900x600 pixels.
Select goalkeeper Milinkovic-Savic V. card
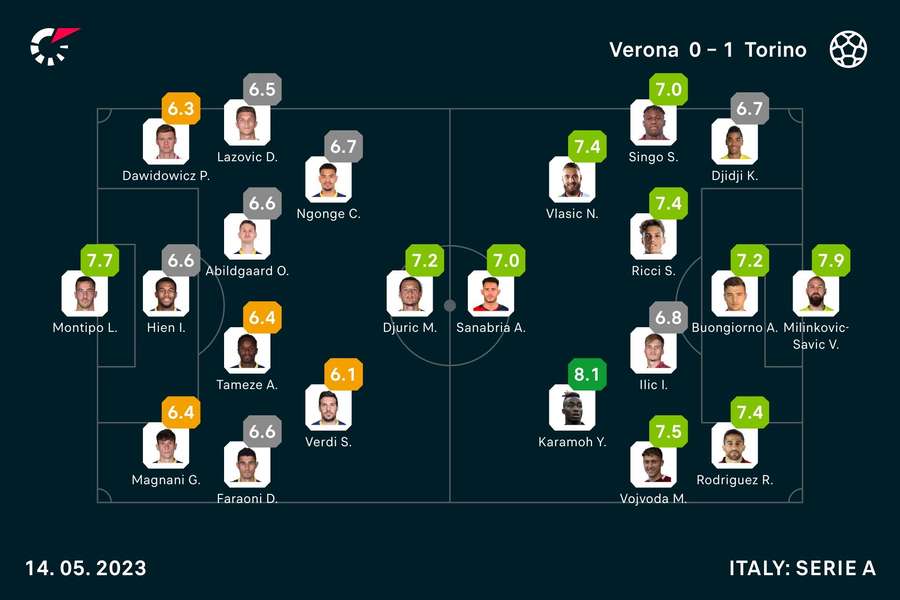point(816,293)
